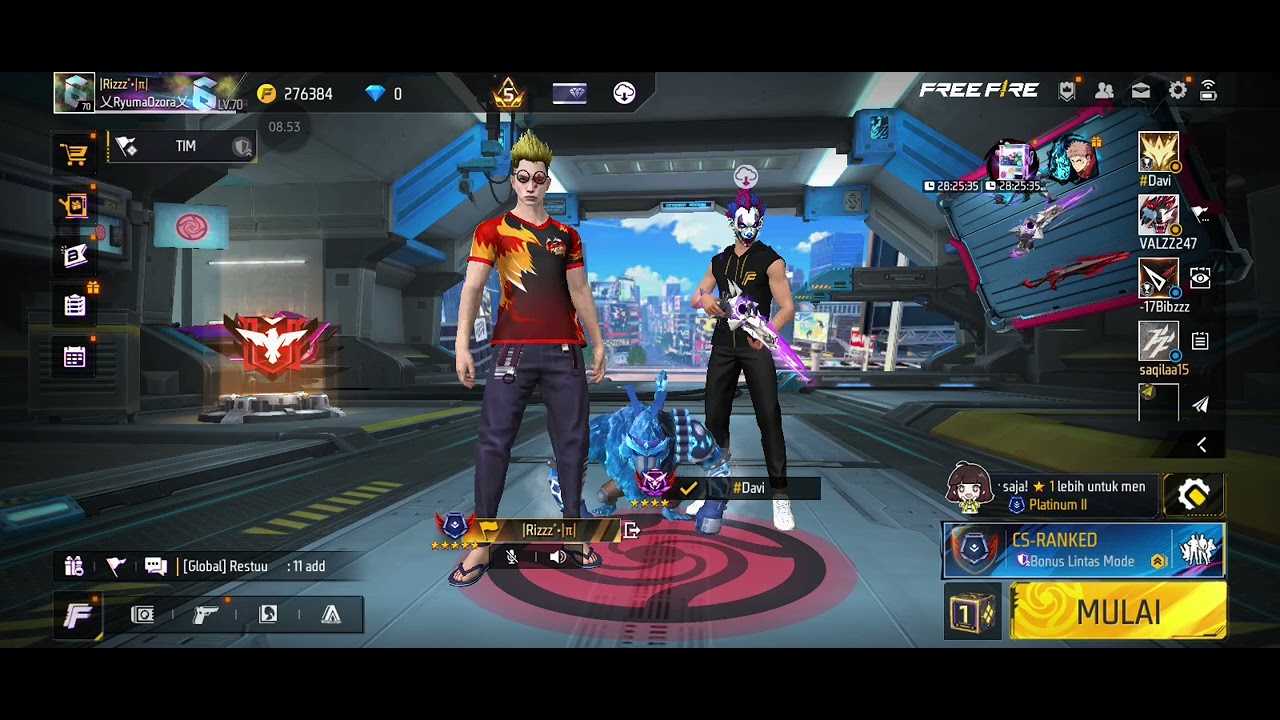This screenshot has width=1280, height=720.
Task: Collapse the friend panel with the arrow
Action: click(1202, 445)
